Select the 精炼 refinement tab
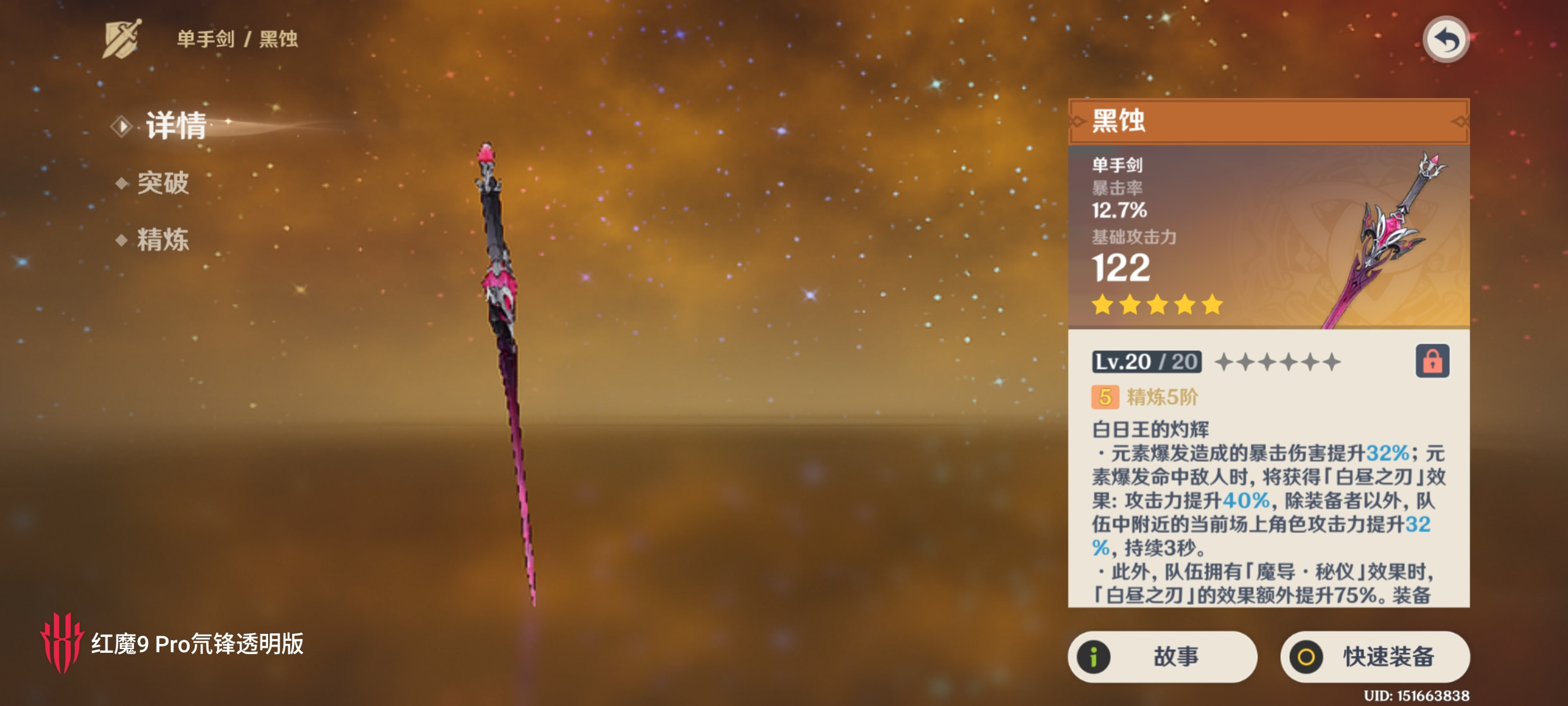Viewport: 1568px width, 706px height. pyautogui.click(x=162, y=240)
